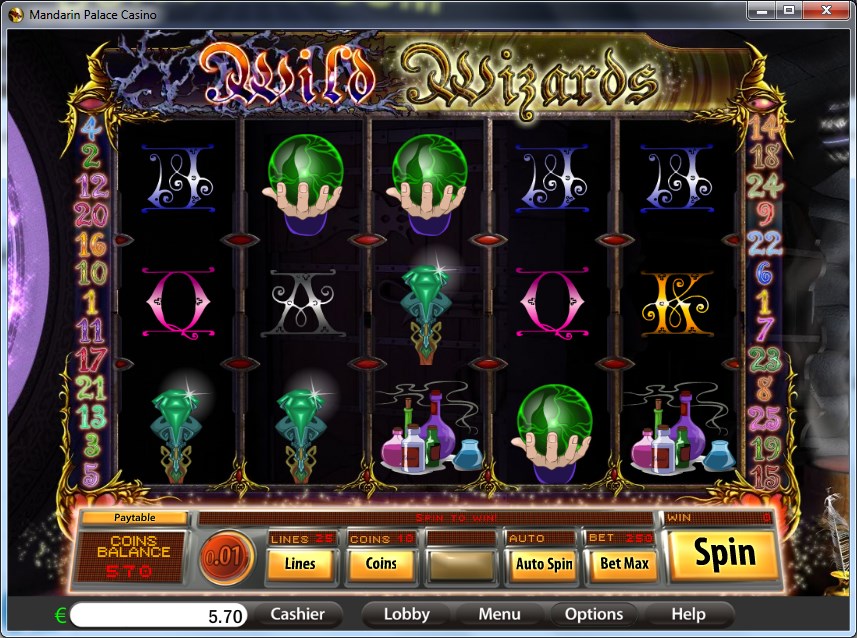Spin the slot reels
857x638 pixels.
click(x=724, y=554)
